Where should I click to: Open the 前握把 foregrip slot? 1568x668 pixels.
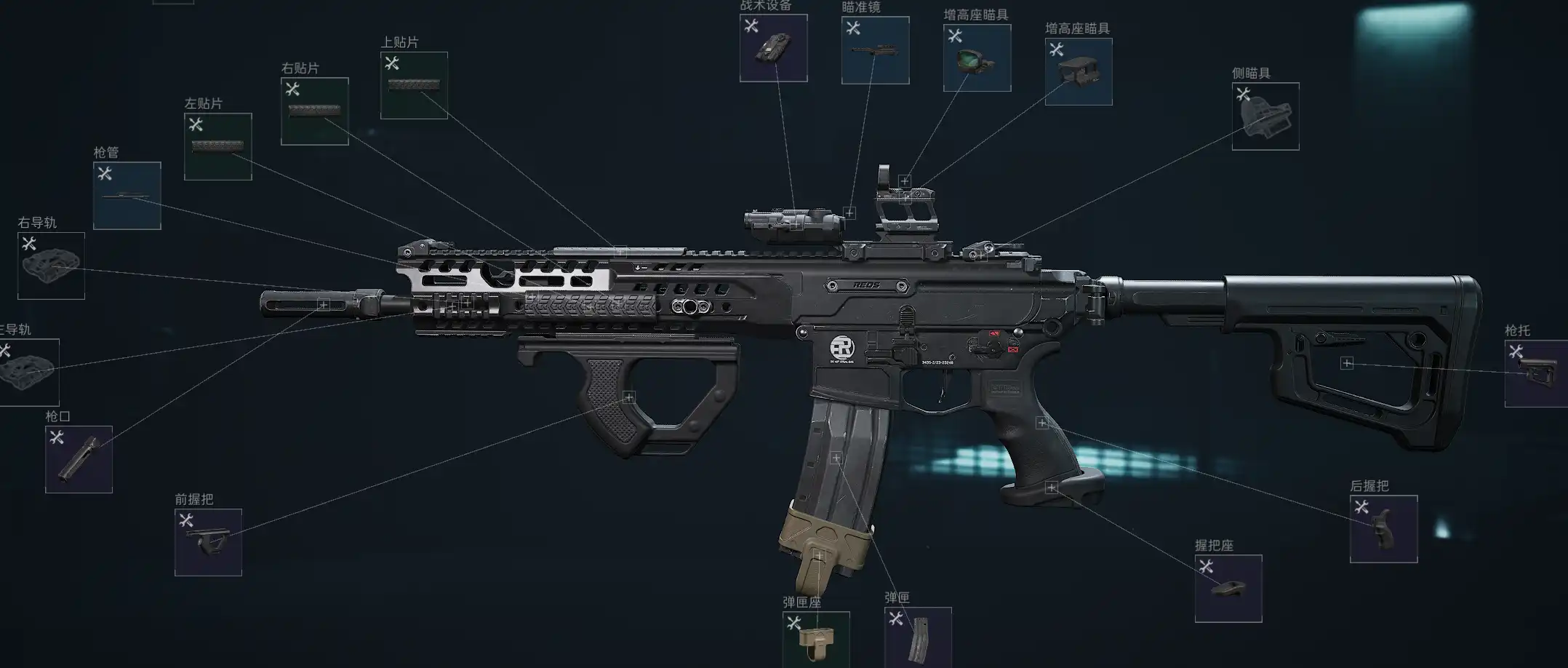[208, 542]
